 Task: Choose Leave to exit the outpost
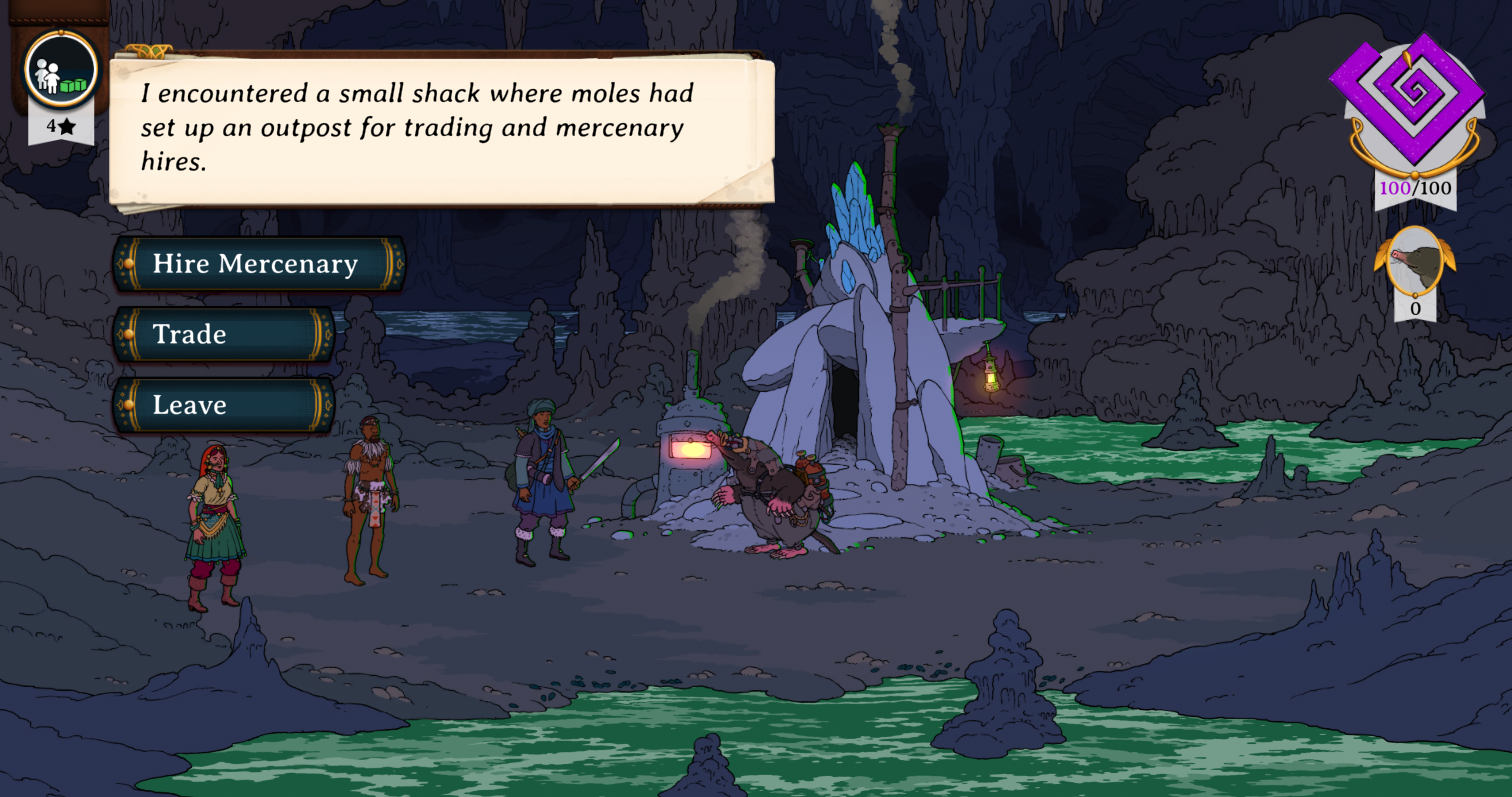click(222, 405)
